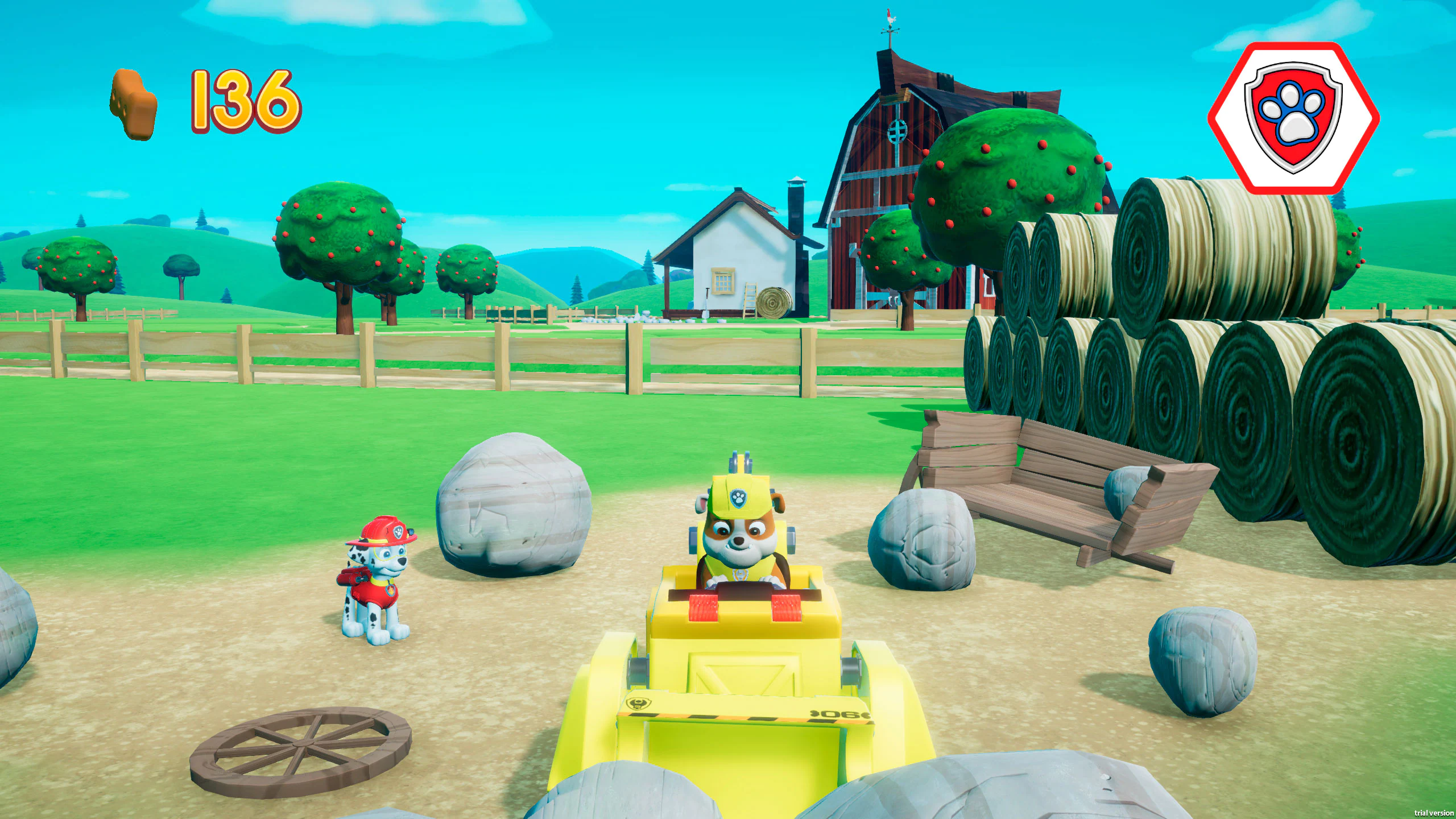This screenshot has height=819, width=1456.
Task: Click the paw print inside the badge
Action: point(1291,114)
